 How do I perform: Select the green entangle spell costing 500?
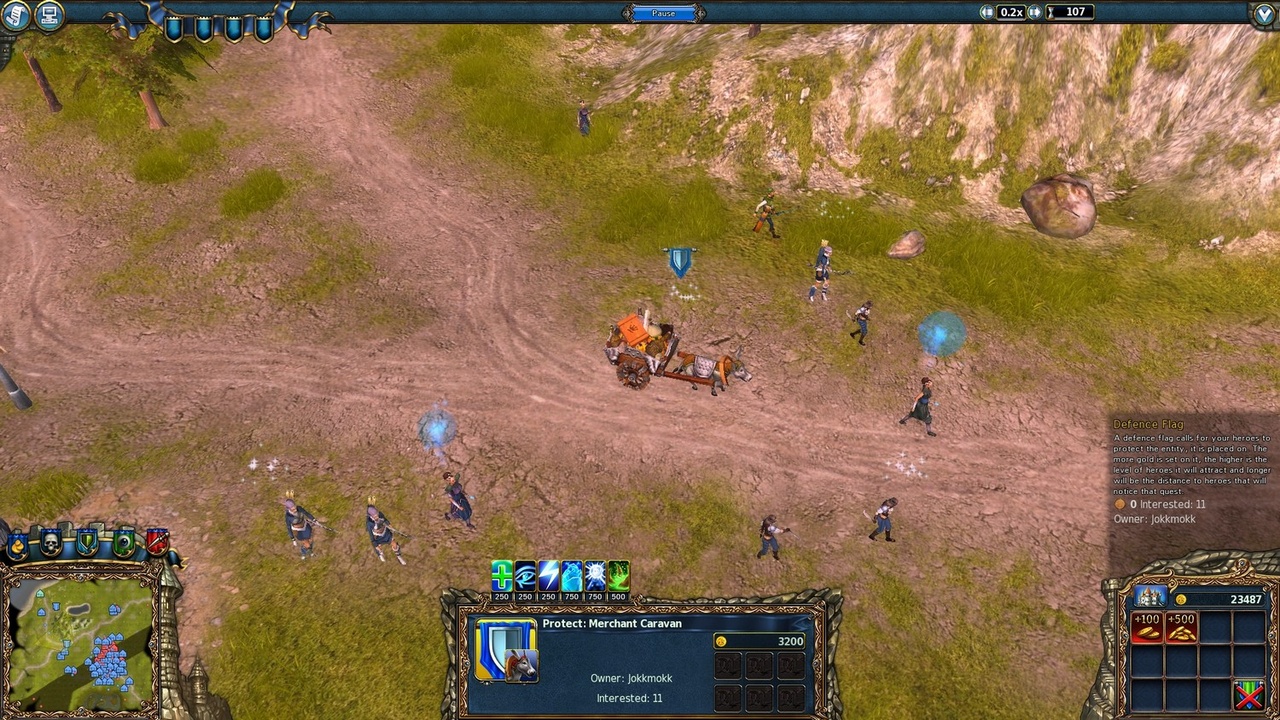point(617,575)
